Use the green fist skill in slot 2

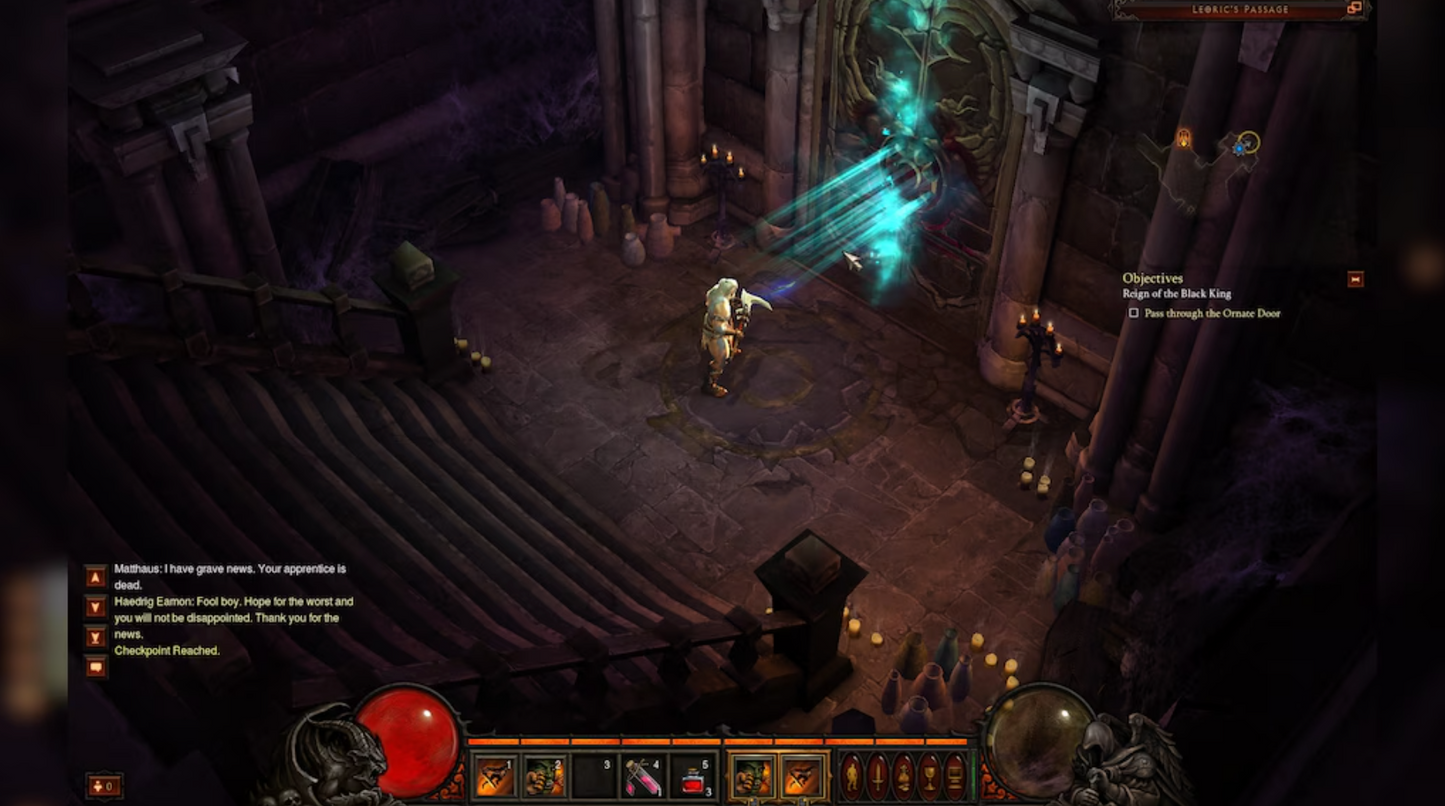(545, 777)
